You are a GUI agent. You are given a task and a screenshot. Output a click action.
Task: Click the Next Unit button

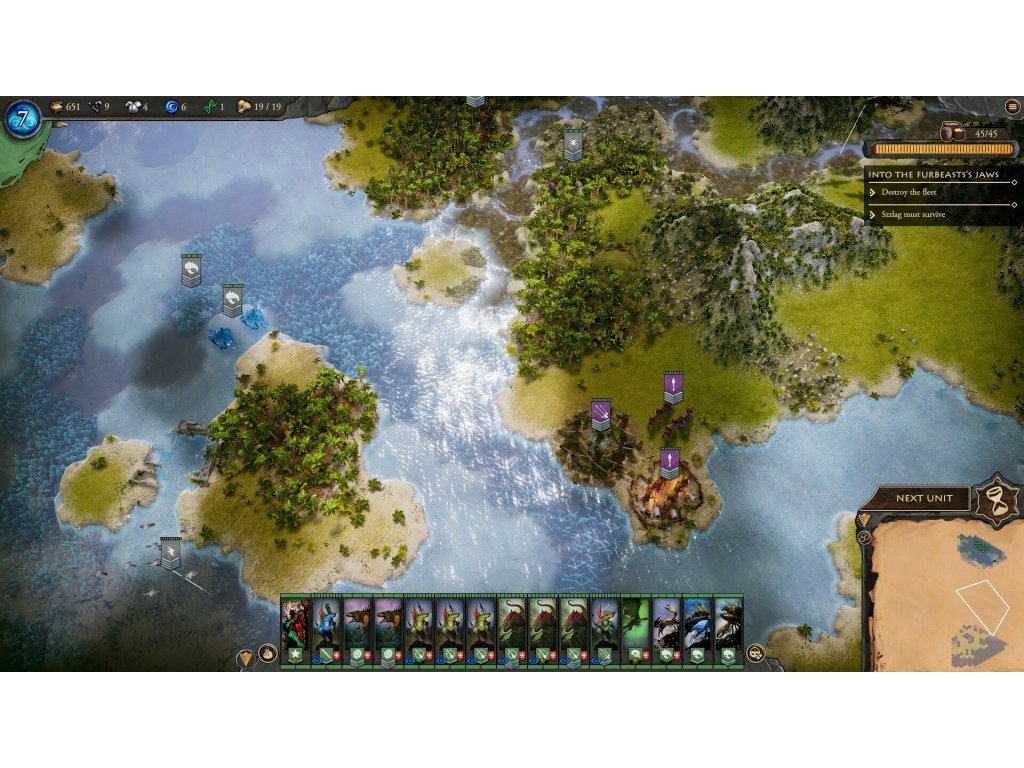tap(922, 498)
